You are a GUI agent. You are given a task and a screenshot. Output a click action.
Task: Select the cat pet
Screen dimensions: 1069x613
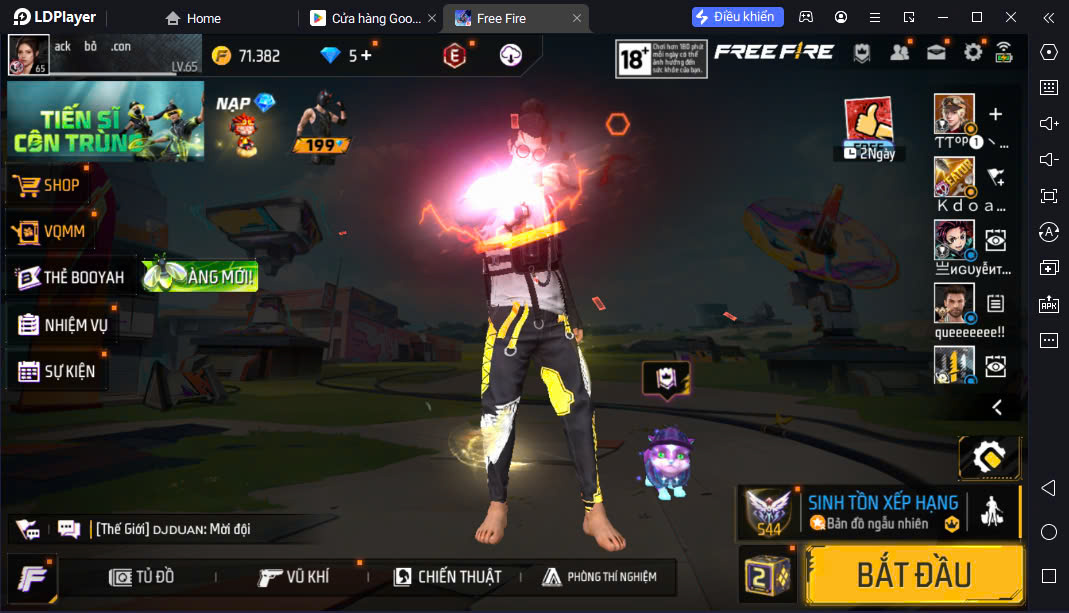tap(663, 461)
